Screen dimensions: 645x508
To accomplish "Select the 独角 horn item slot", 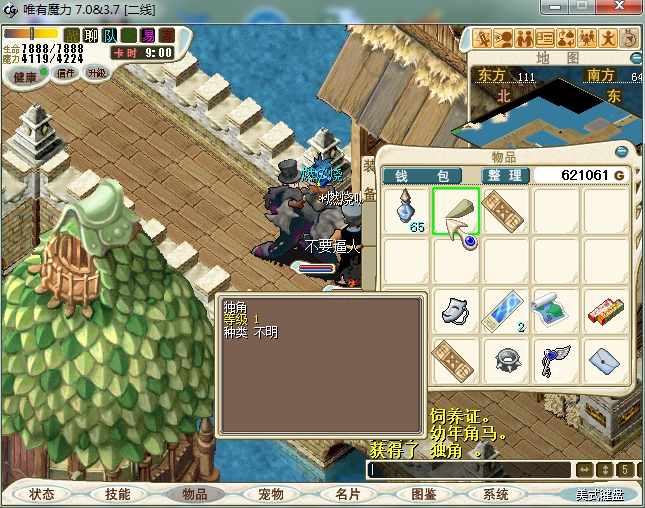I will 456,212.
